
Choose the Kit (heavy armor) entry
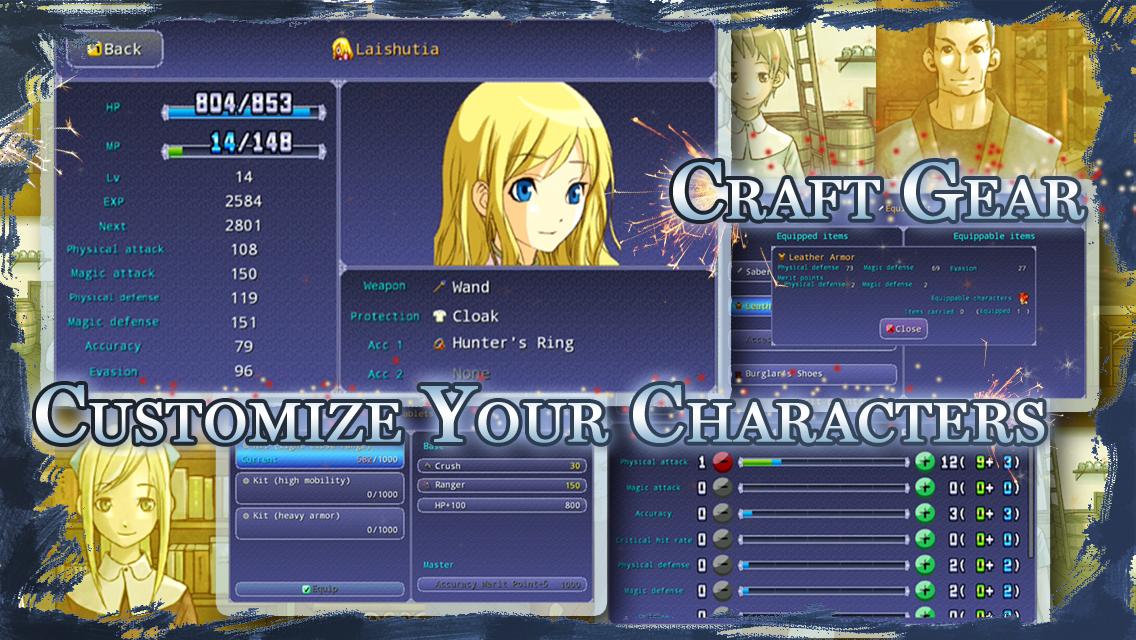point(319,522)
